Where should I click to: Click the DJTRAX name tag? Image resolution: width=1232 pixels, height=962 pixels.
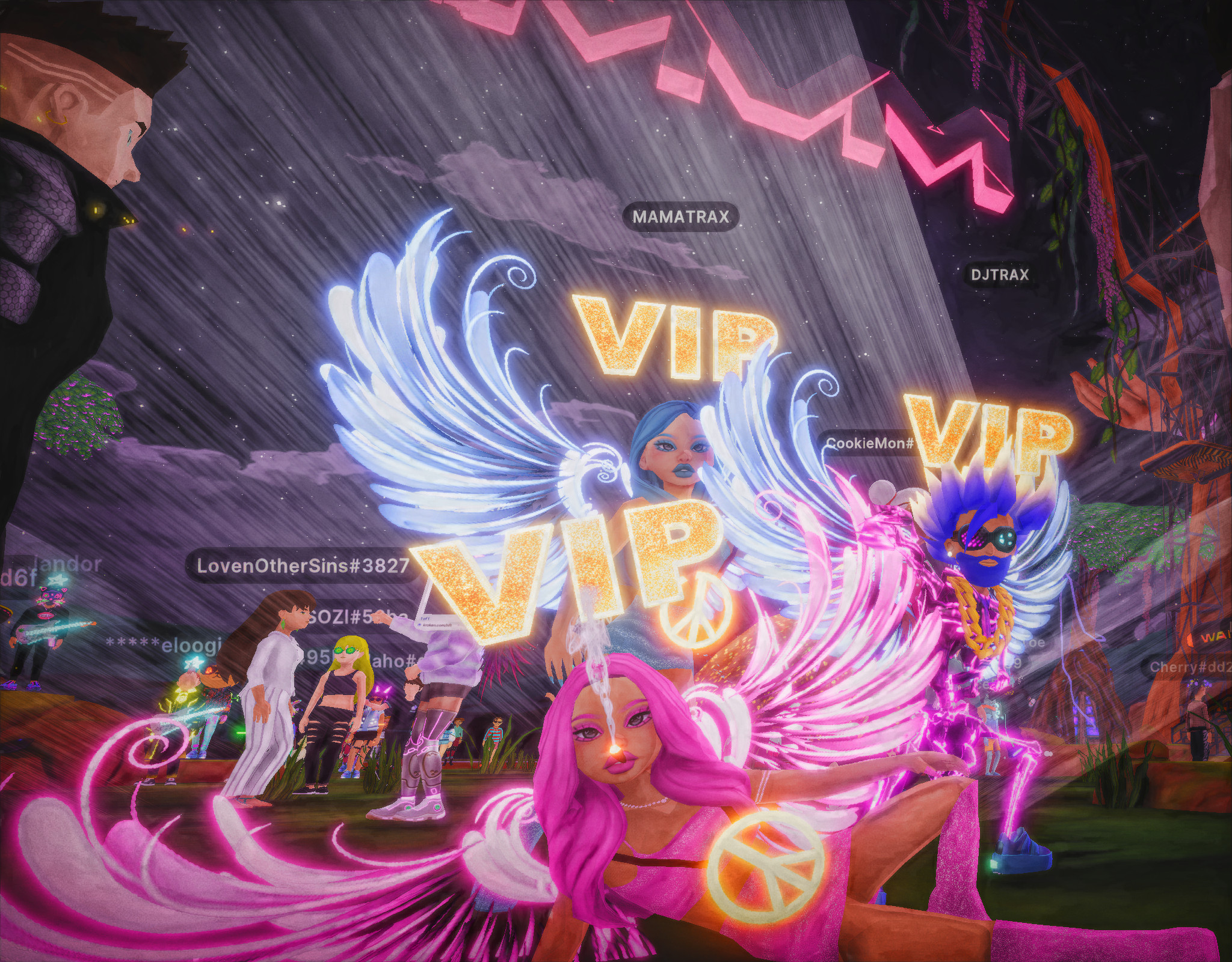[999, 275]
